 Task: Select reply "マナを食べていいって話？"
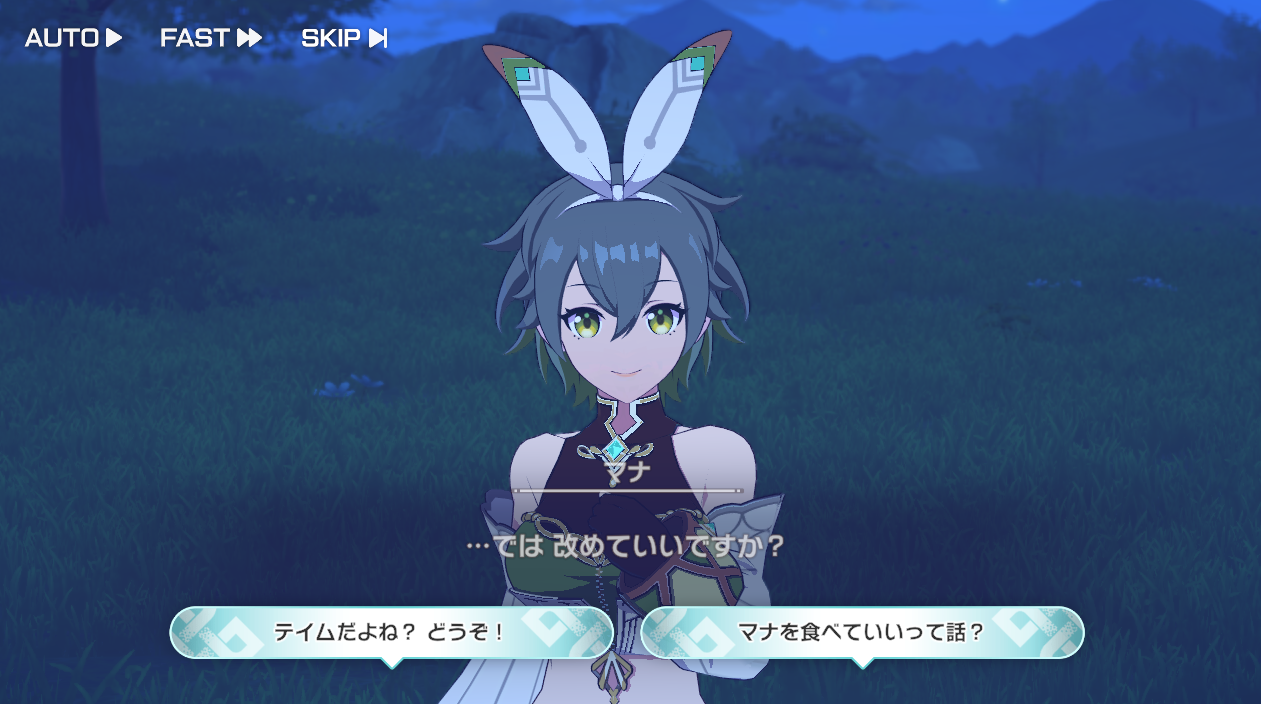click(x=862, y=632)
